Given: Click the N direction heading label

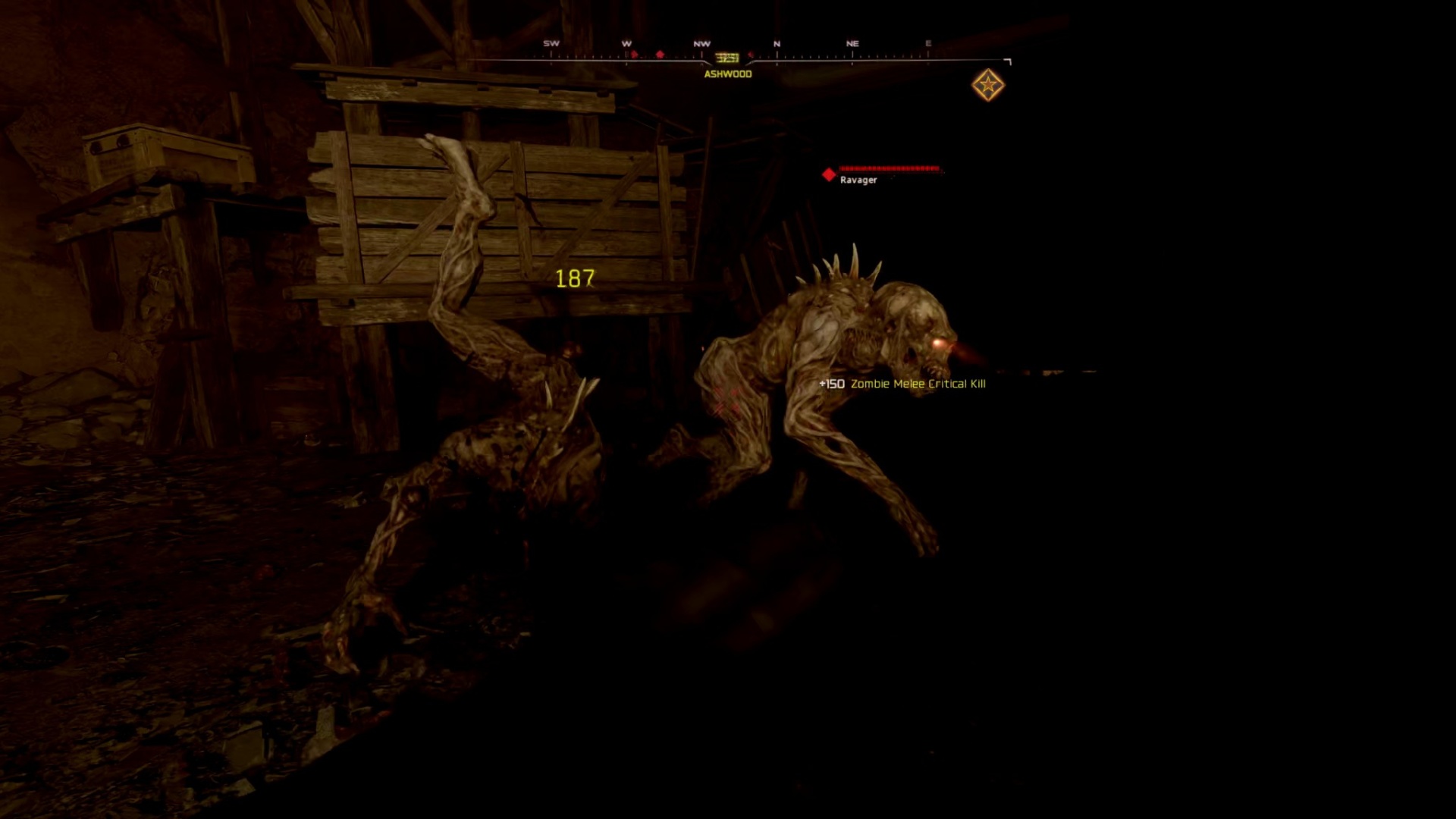Looking at the screenshot, I should (x=777, y=43).
